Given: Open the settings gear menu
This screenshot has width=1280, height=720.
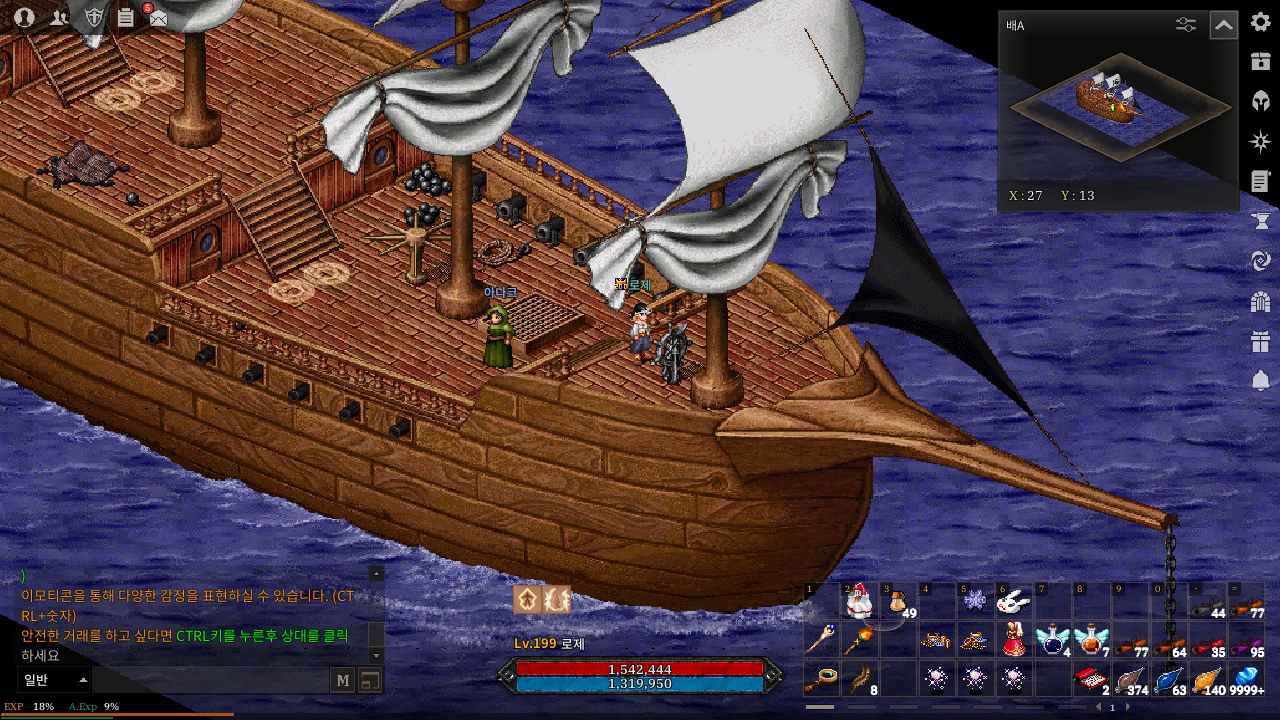Looking at the screenshot, I should coord(1260,22).
